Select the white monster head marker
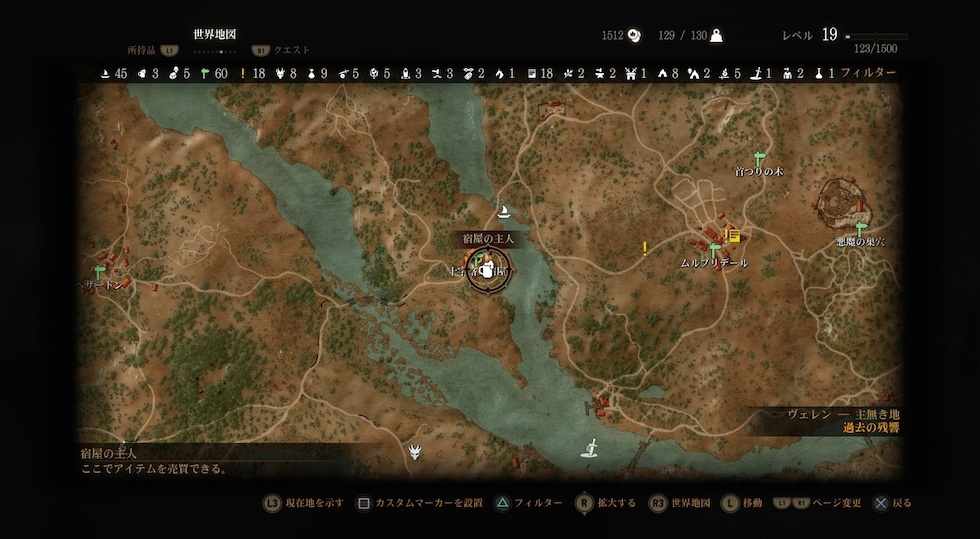This screenshot has width=980, height=539. (x=415, y=453)
